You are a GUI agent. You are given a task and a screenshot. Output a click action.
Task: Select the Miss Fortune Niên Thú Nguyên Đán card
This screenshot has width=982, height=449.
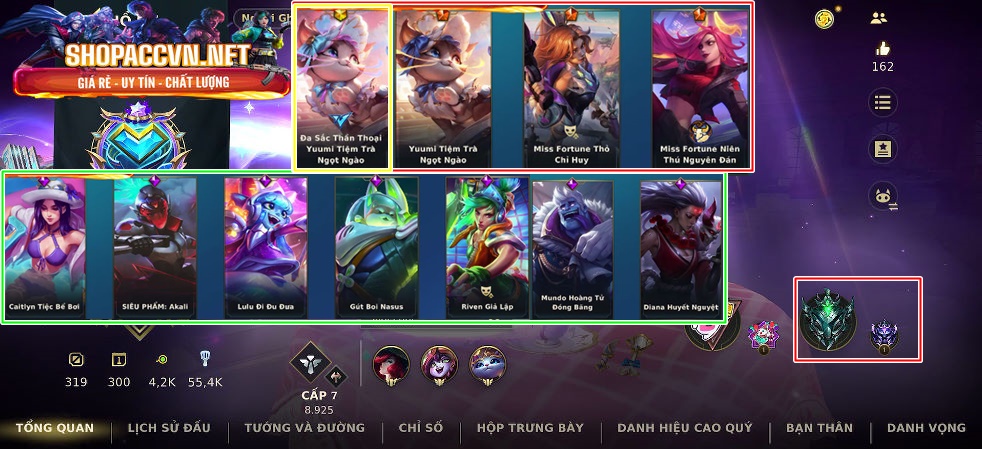point(699,87)
